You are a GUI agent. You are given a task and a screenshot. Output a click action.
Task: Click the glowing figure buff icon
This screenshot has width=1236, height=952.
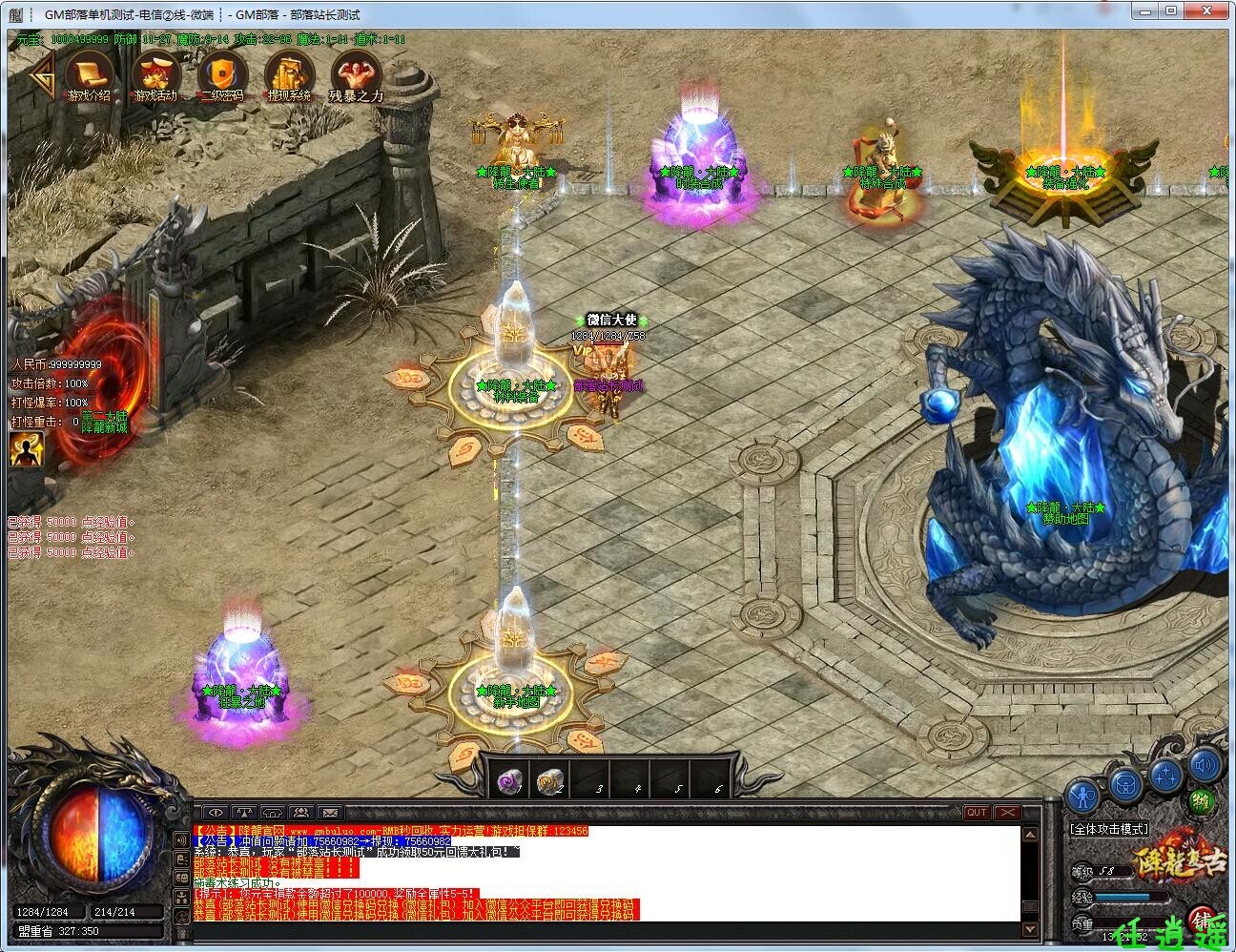pyautogui.click(x=26, y=448)
